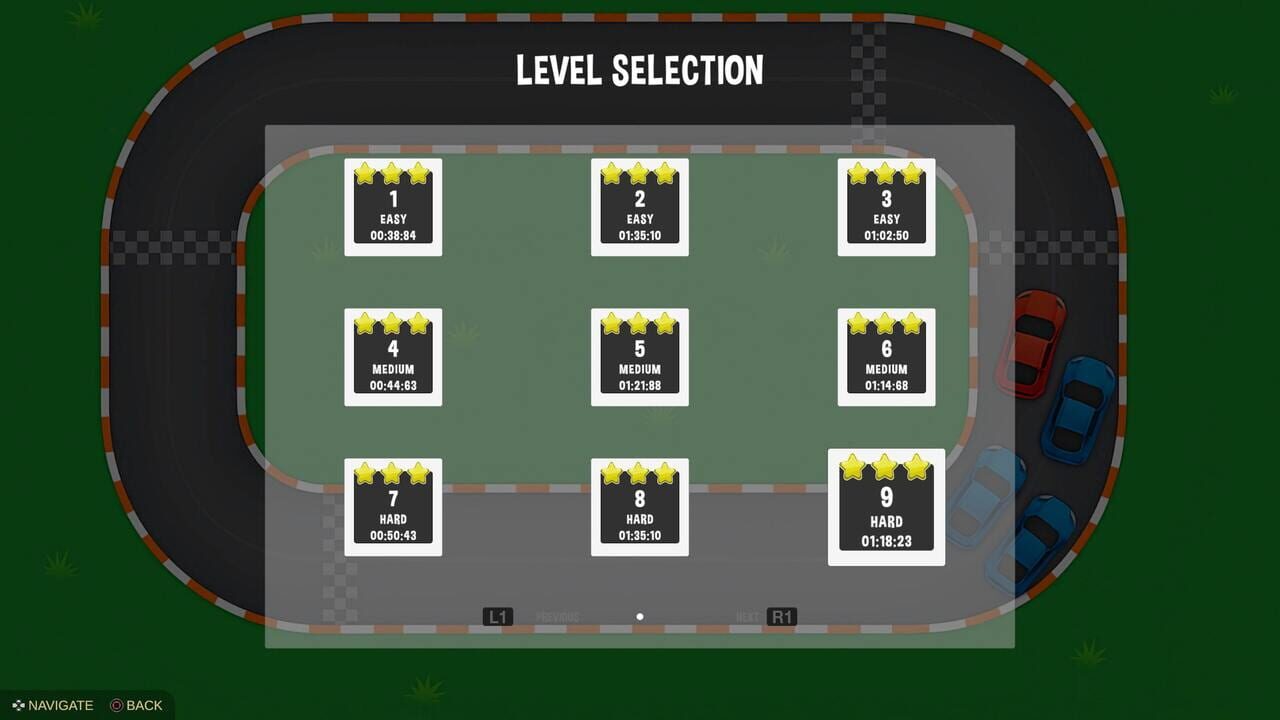
Task: Click the R1 Next page control
Action: [x=781, y=616]
